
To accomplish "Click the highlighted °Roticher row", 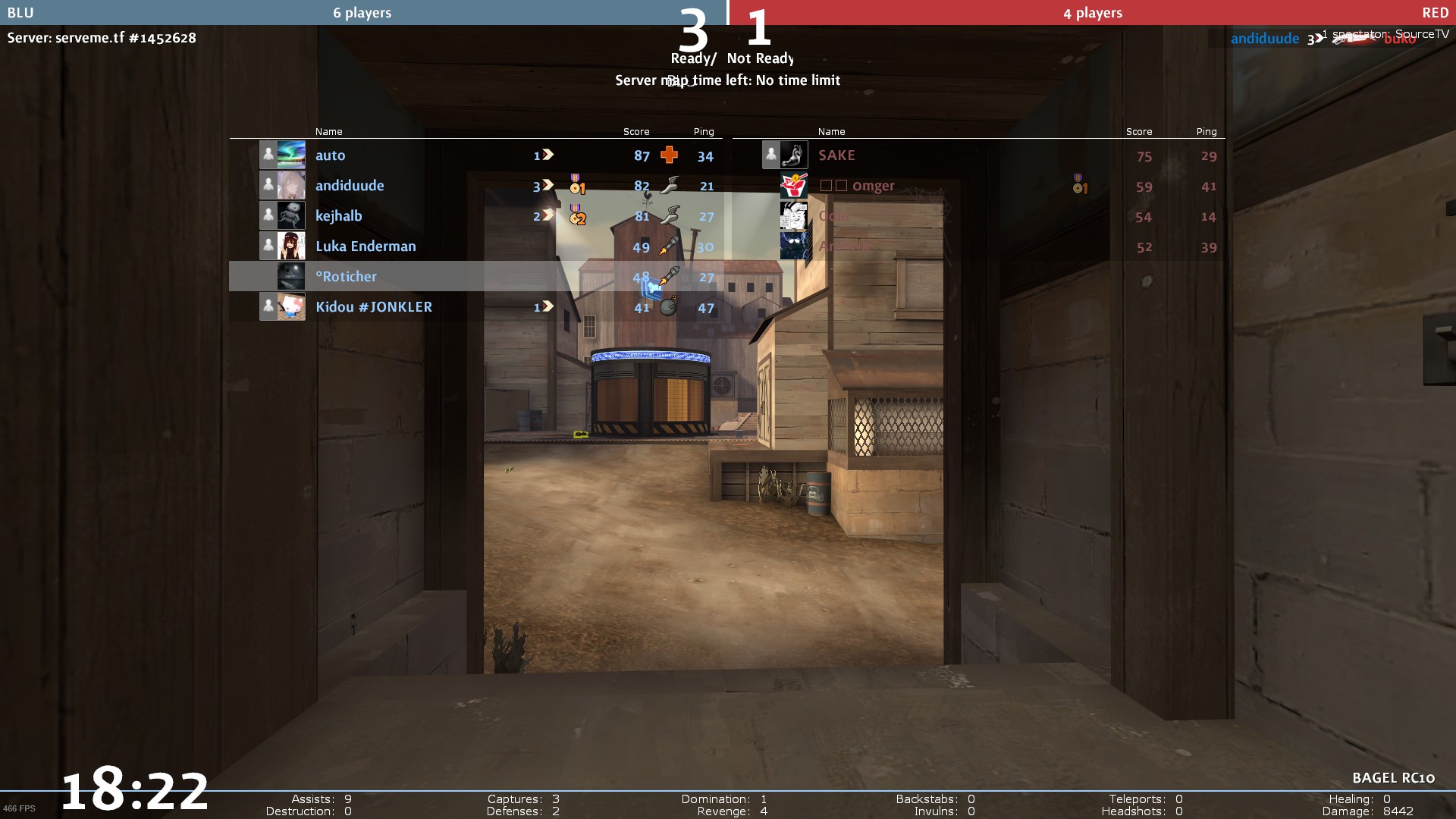I will click(347, 277).
